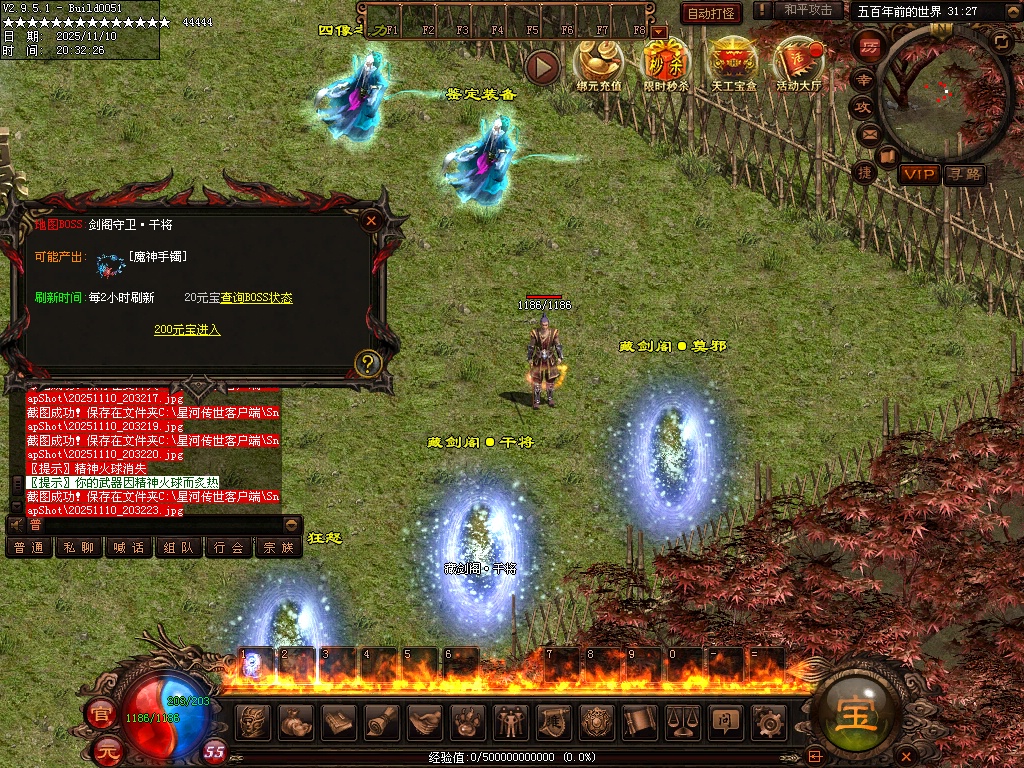Click the 200元宝进入 link

pyautogui.click(x=187, y=330)
